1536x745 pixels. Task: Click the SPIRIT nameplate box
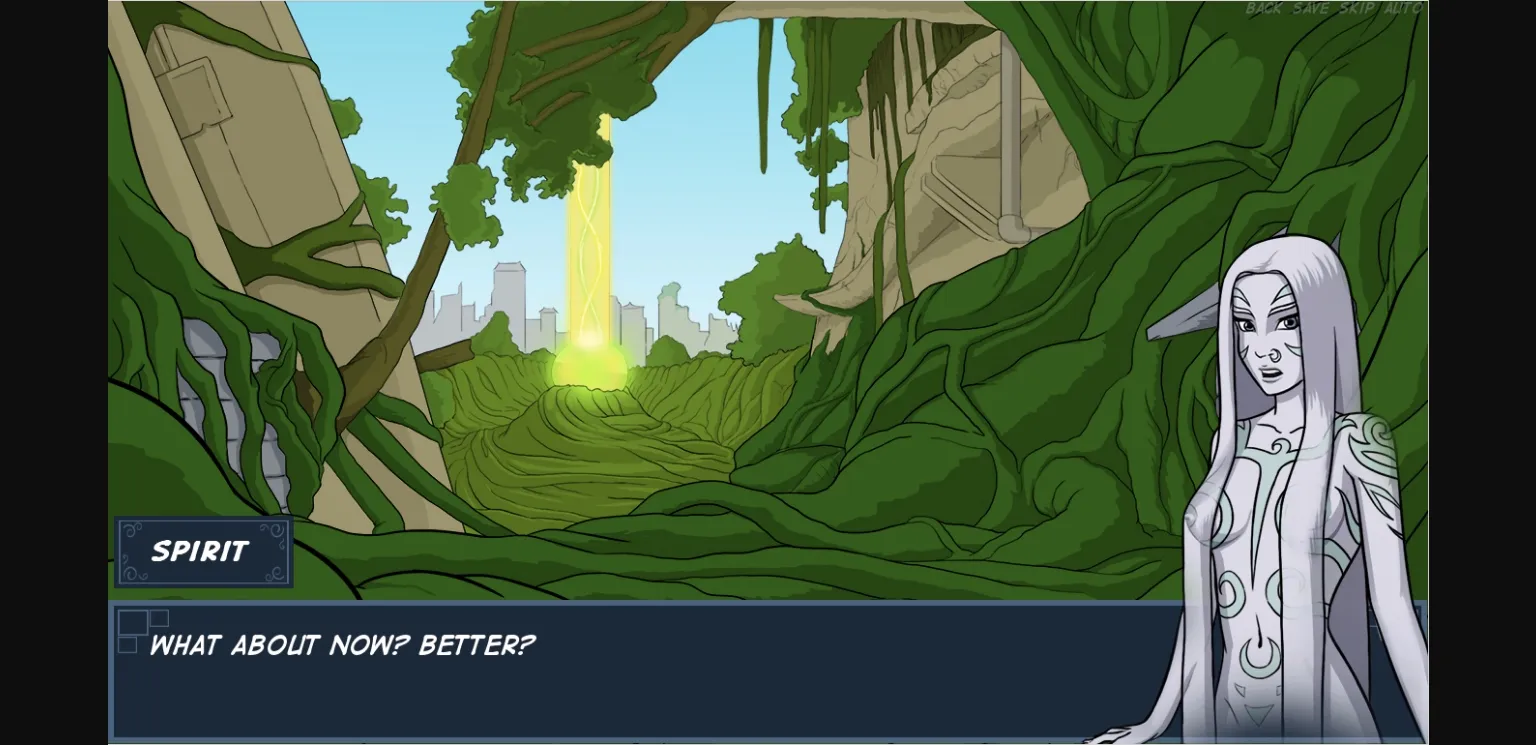pos(203,551)
